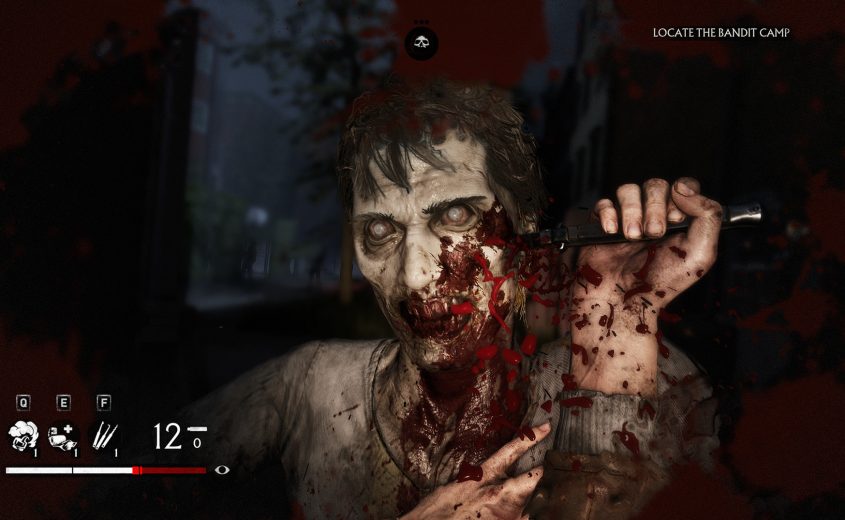Select the smoke grenade item icon
This screenshot has width=845, height=520.
22,435
